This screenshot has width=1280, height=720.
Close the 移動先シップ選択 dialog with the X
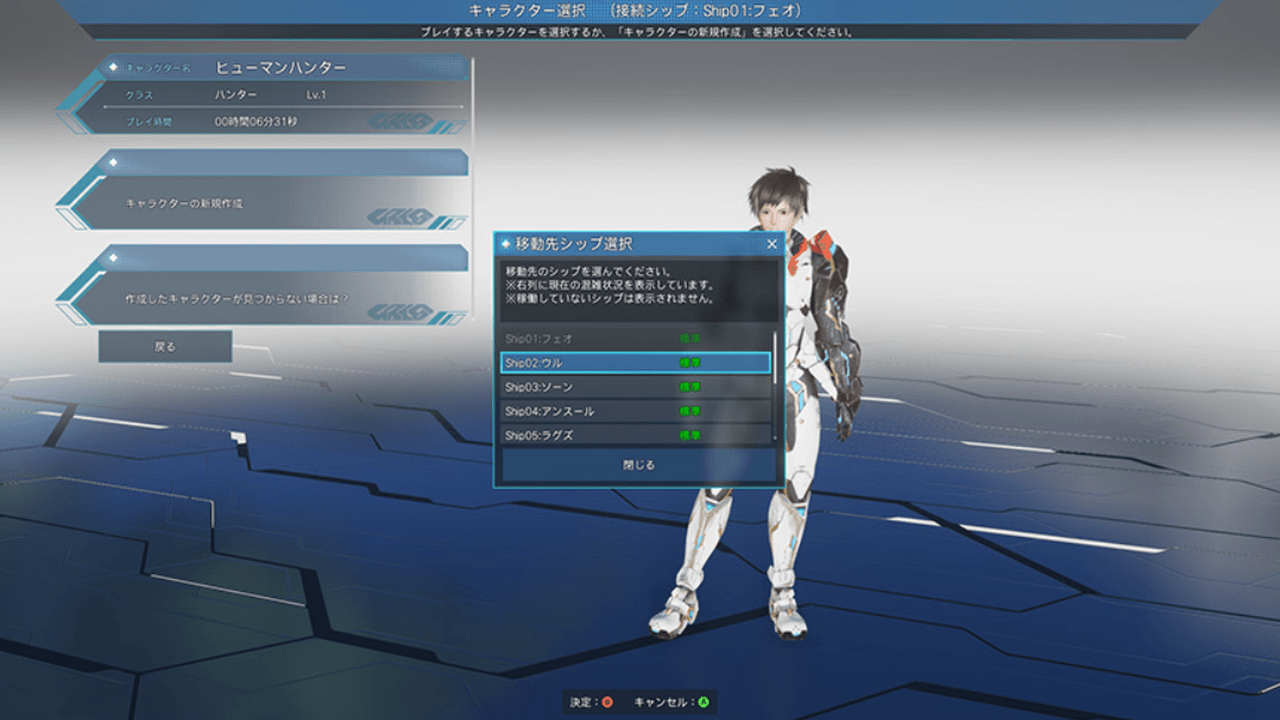(x=771, y=243)
